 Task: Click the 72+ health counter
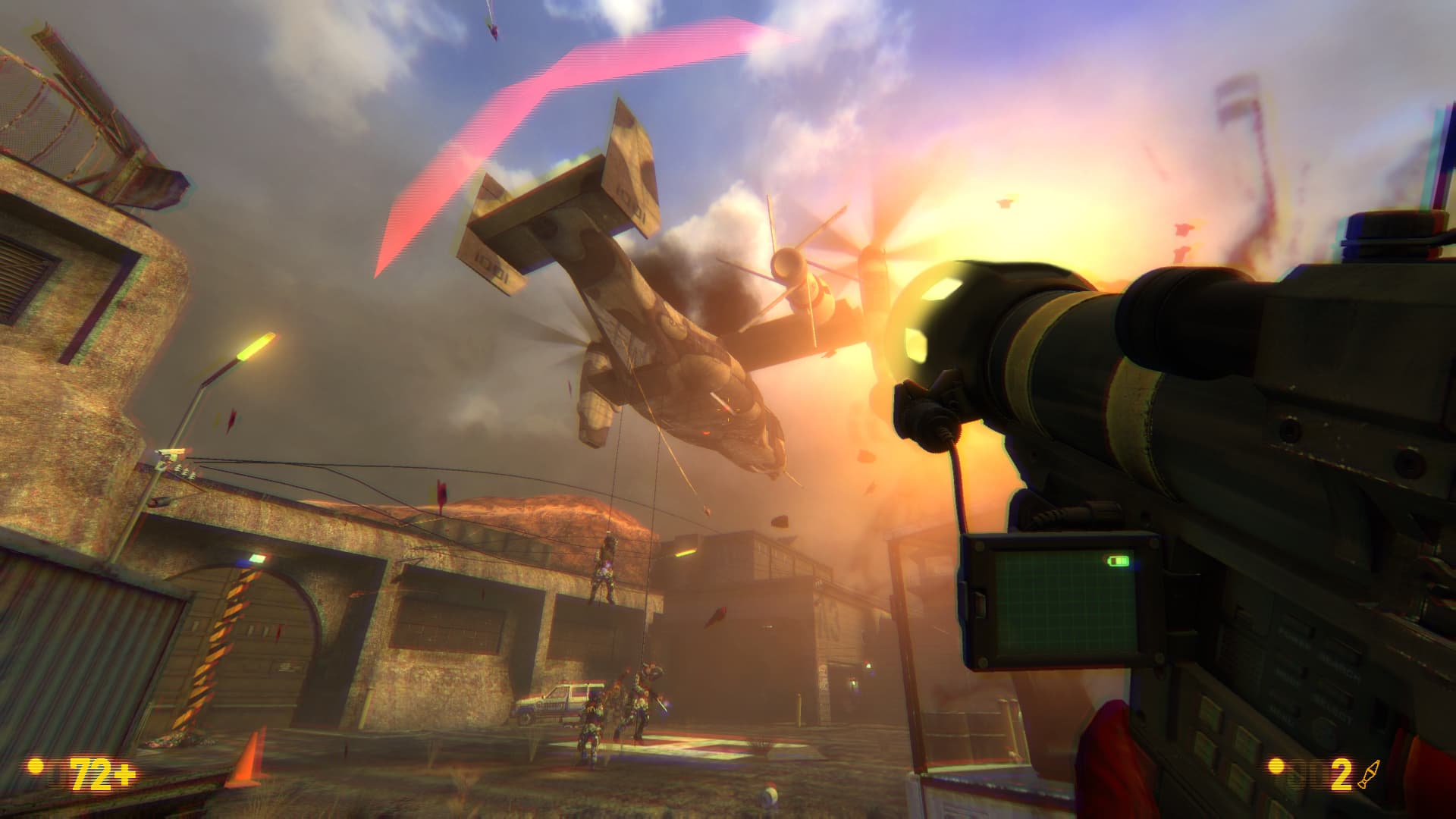tap(101, 773)
